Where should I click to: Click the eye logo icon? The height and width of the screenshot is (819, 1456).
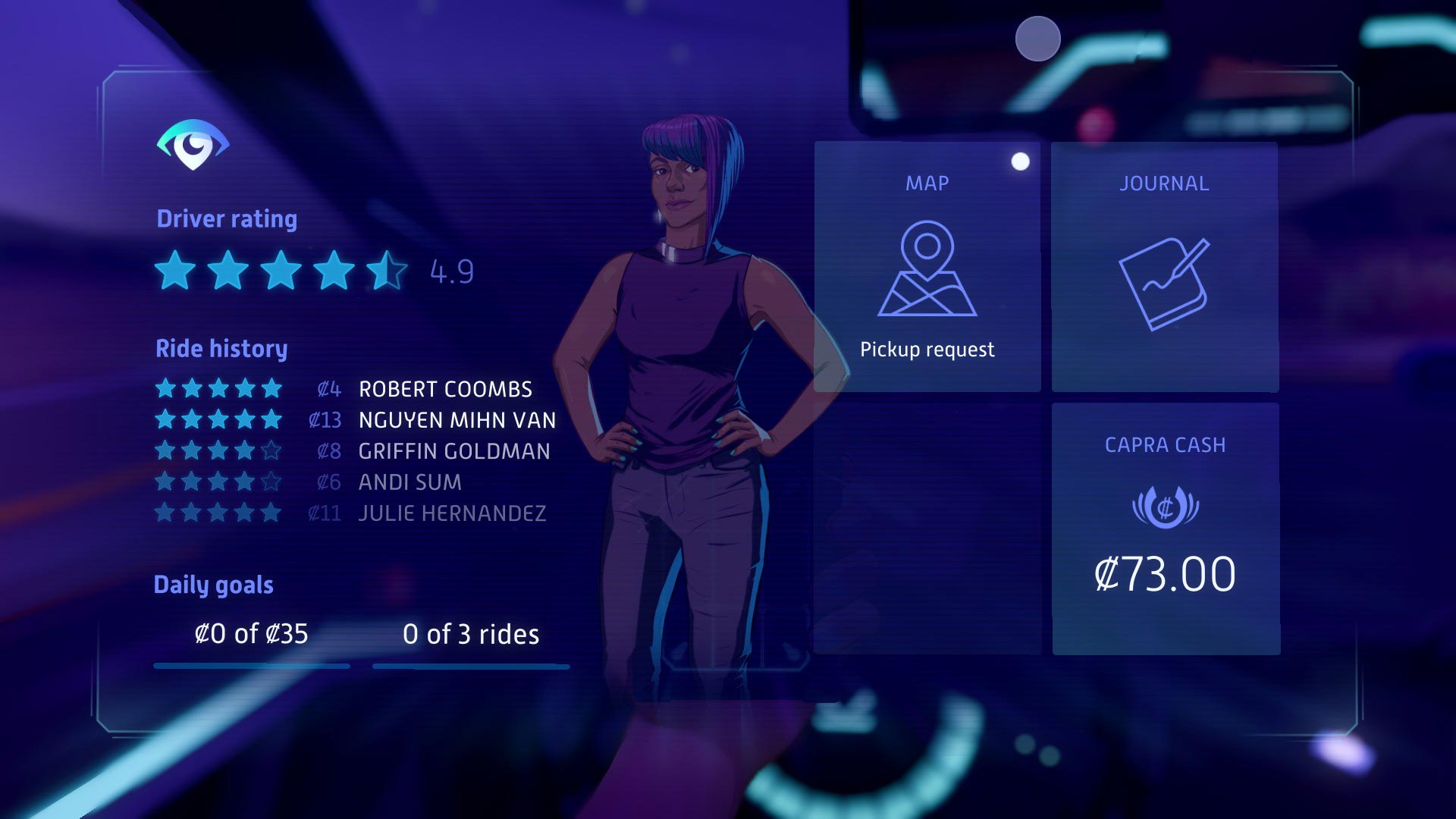pyautogui.click(x=193, y=144)
